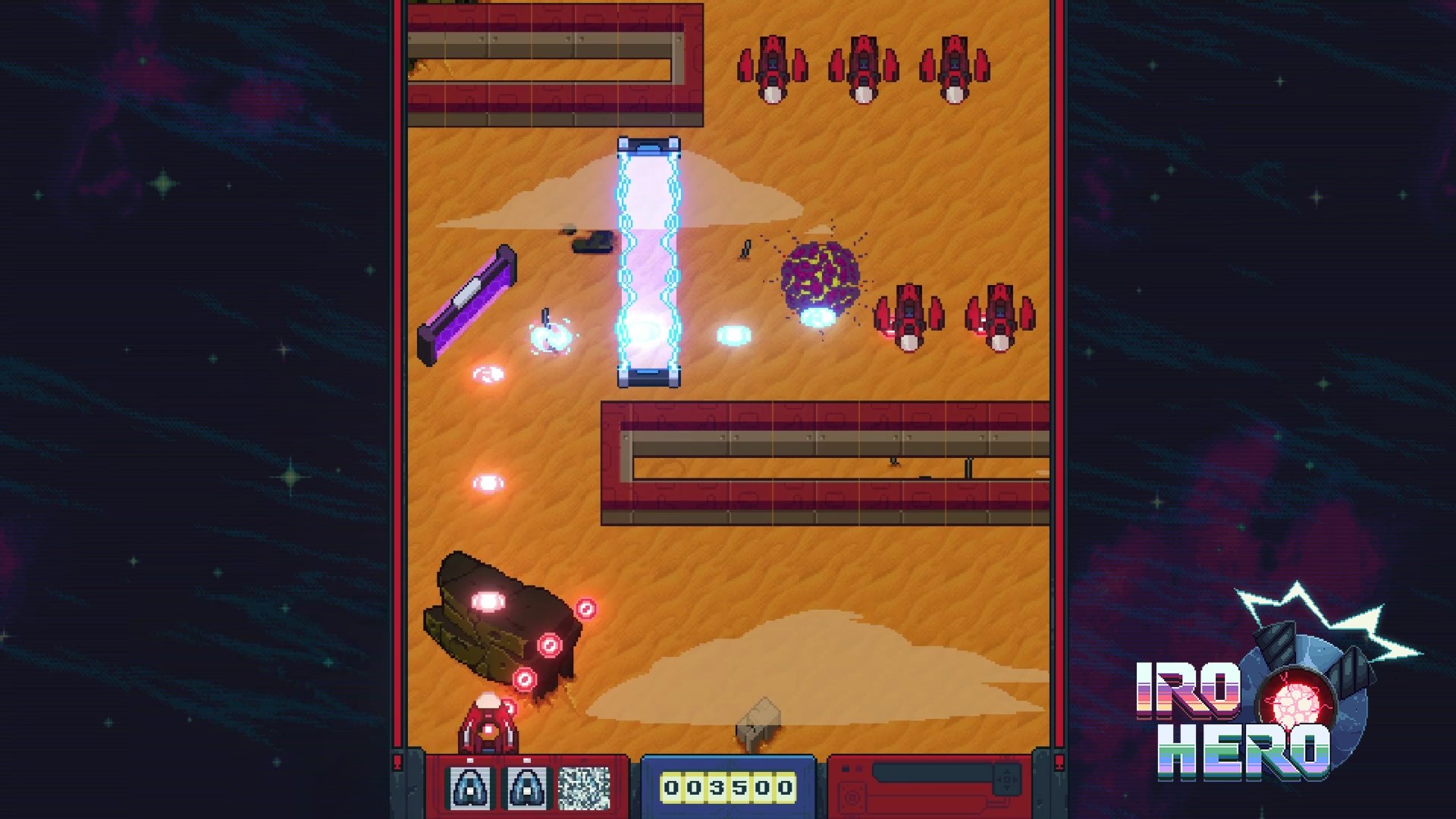Click the static-filled monitor in the lives panel
The width and height of the screenshot is (1456, 819).
pyautogui.click(x=584, y=788)
